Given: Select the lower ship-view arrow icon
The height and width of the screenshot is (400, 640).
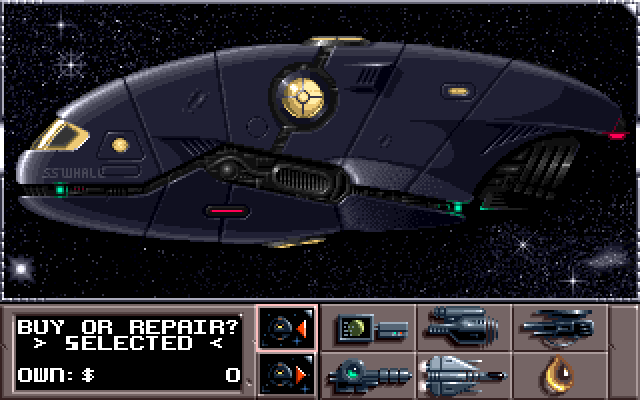Looking at the screenshot, I should [x=287, y=376].
